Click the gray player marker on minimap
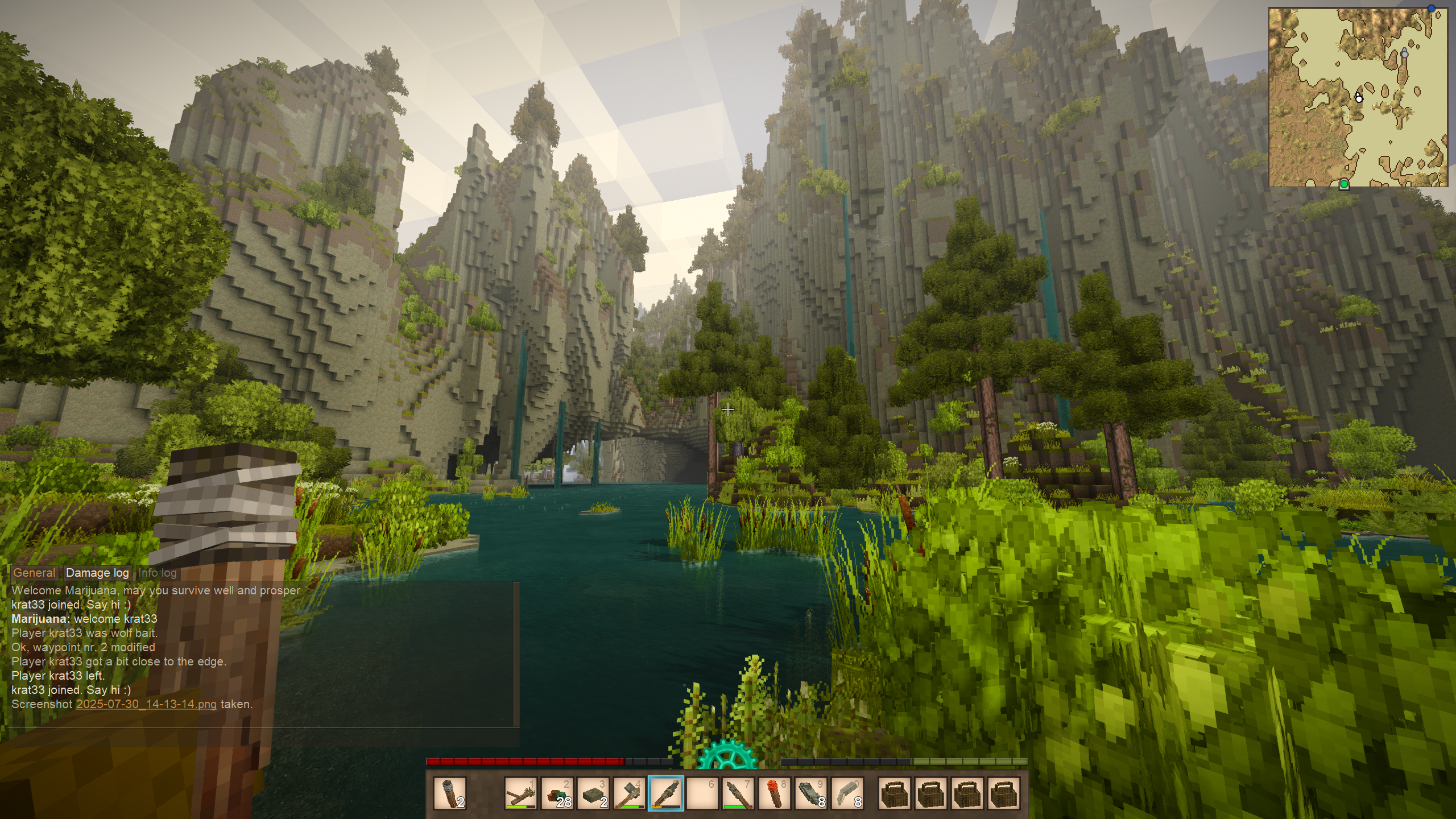1456x819 pixels. click(1404, 53)
